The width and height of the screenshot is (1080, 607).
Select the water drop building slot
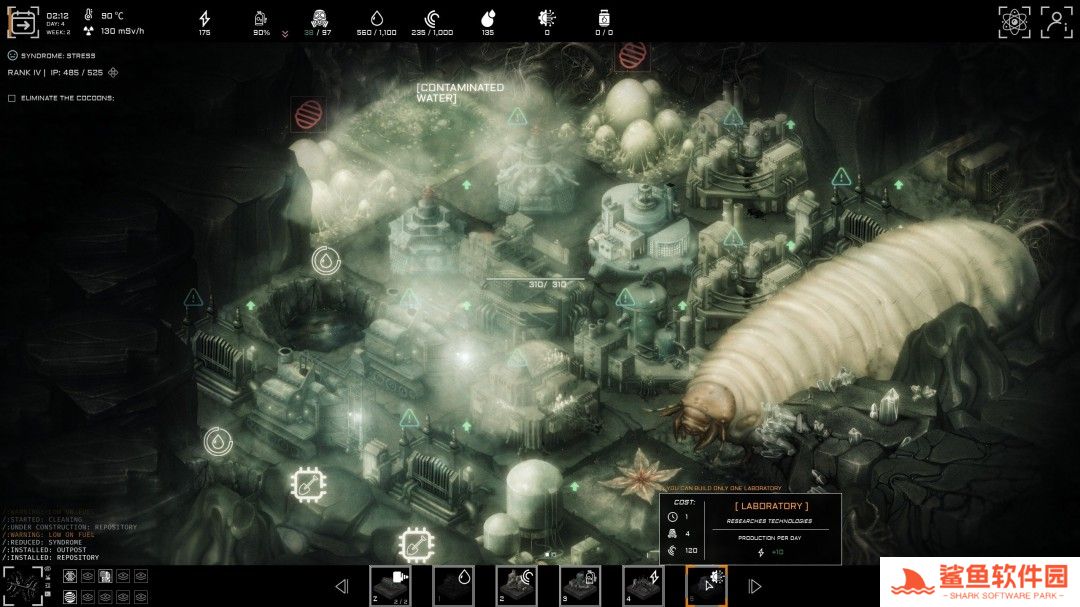[453, 585]
